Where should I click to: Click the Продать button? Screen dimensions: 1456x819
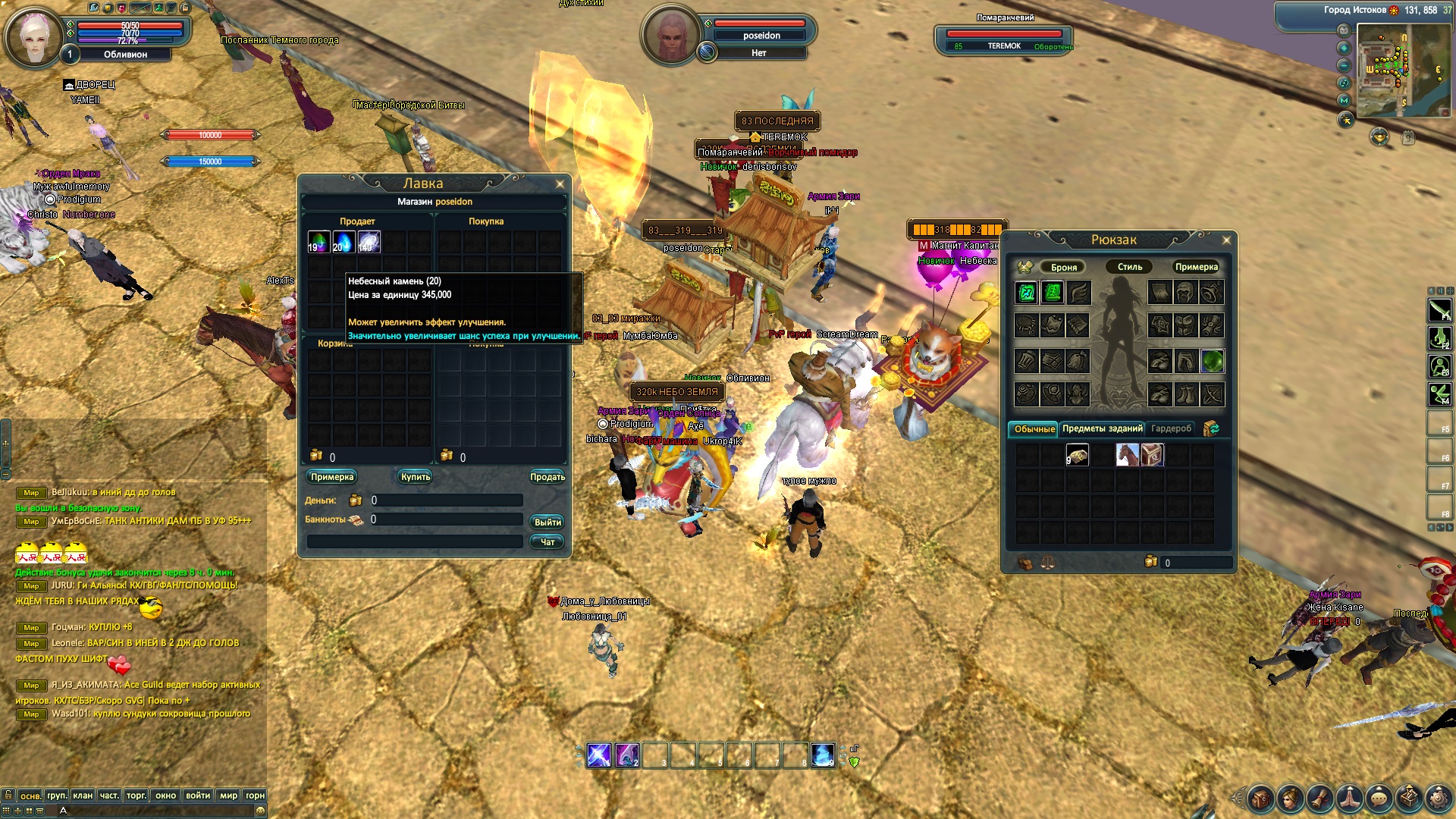tap(547, 477)
